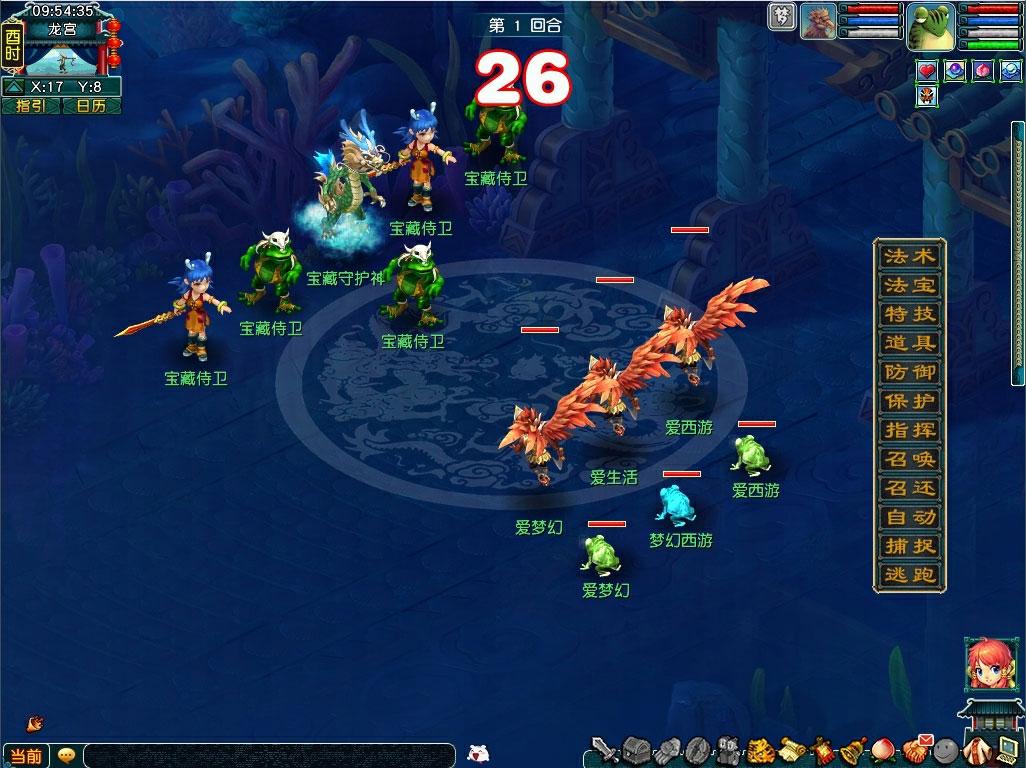This screenshot has height=768, width=1026.
Task: Click the red-haired character portrait
Action: coord(983,662)
